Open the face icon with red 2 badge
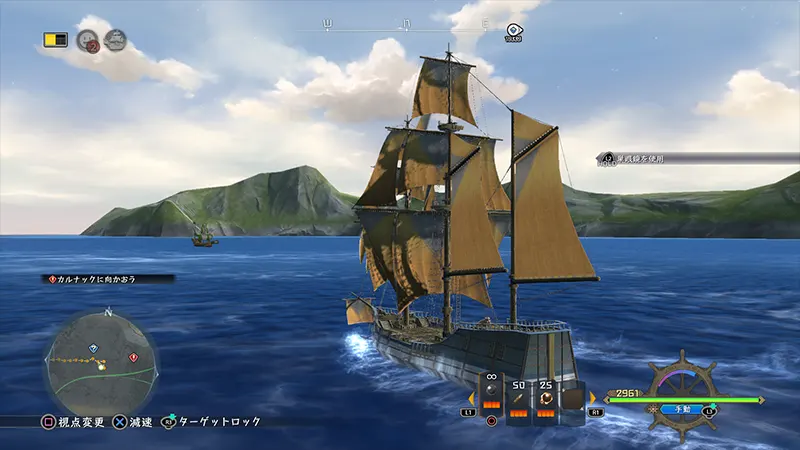 point(88,41)
